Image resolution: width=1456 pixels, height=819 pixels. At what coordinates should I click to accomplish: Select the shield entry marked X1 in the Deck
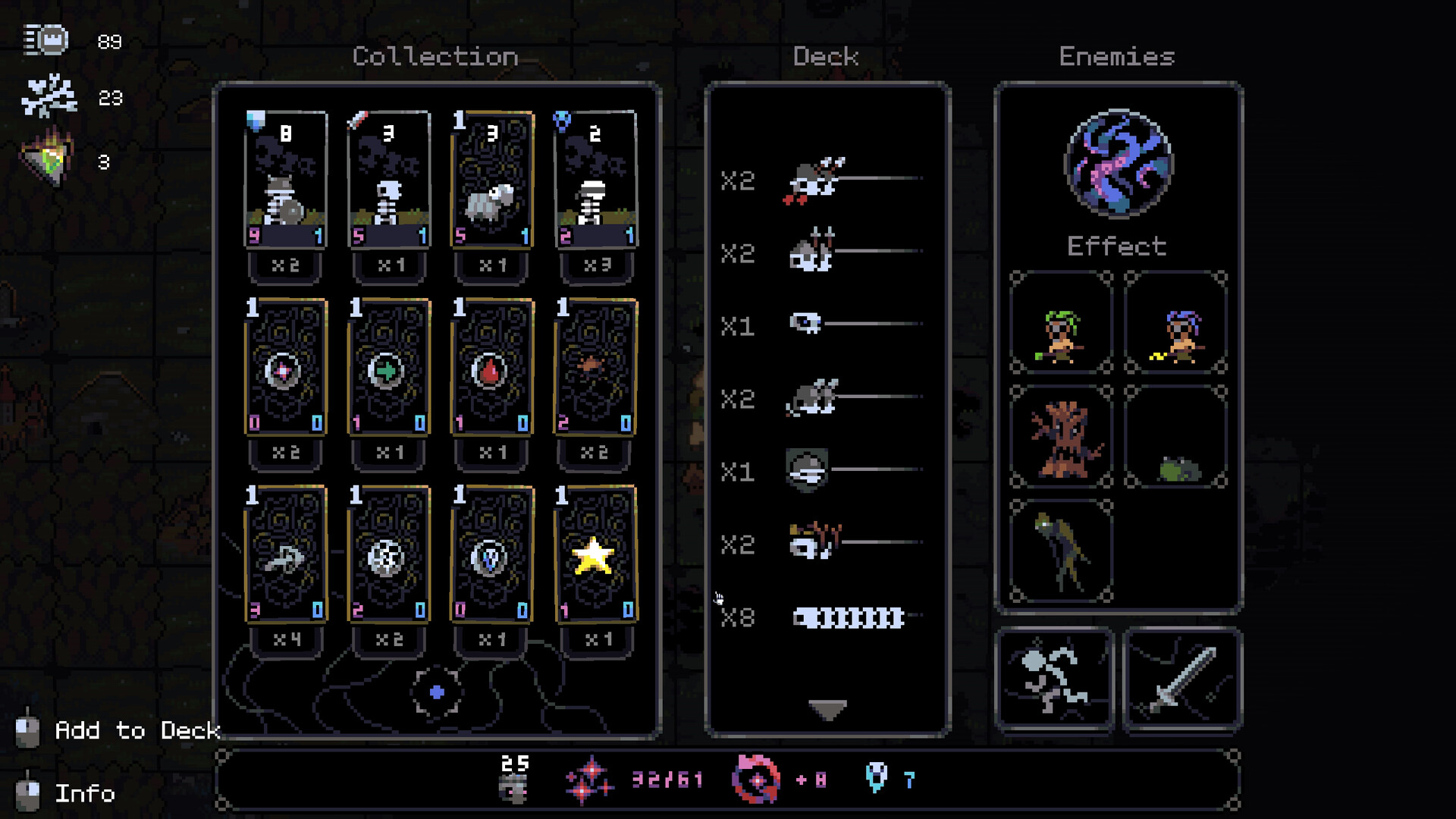pyautogui.click(x=808, y=470)
